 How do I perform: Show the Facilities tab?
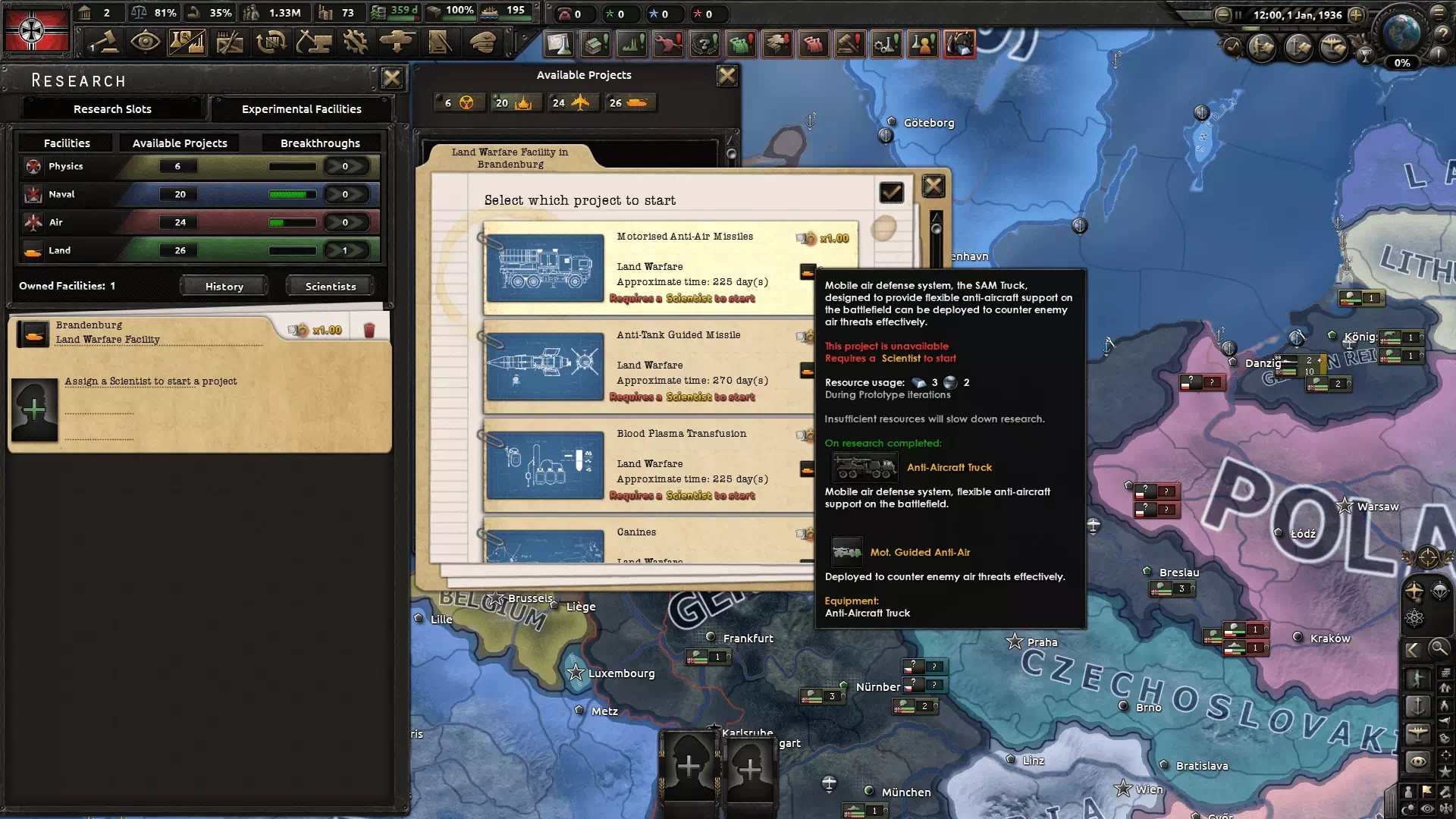tap(67, 143)
